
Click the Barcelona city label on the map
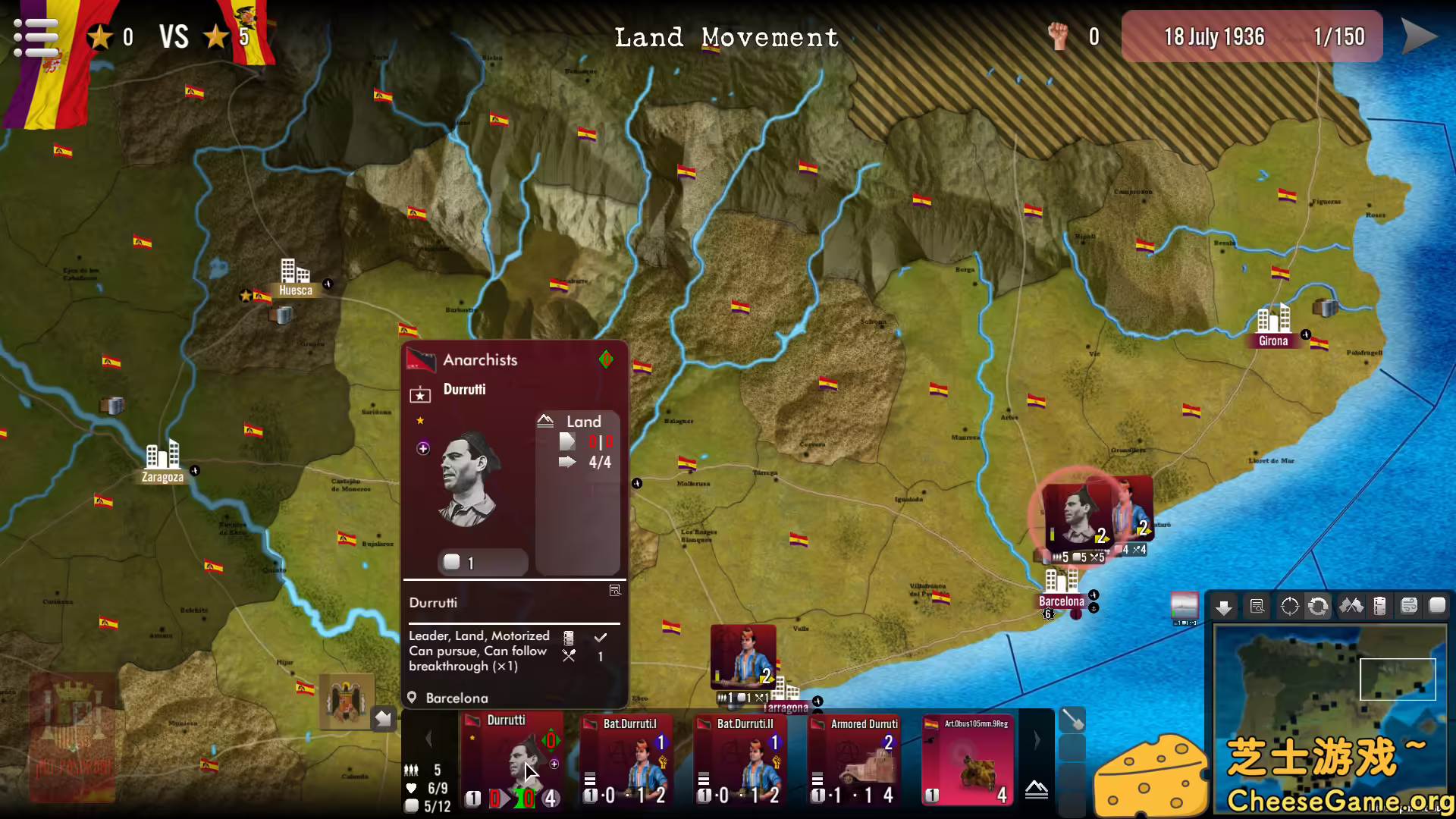coord(1060,600)
